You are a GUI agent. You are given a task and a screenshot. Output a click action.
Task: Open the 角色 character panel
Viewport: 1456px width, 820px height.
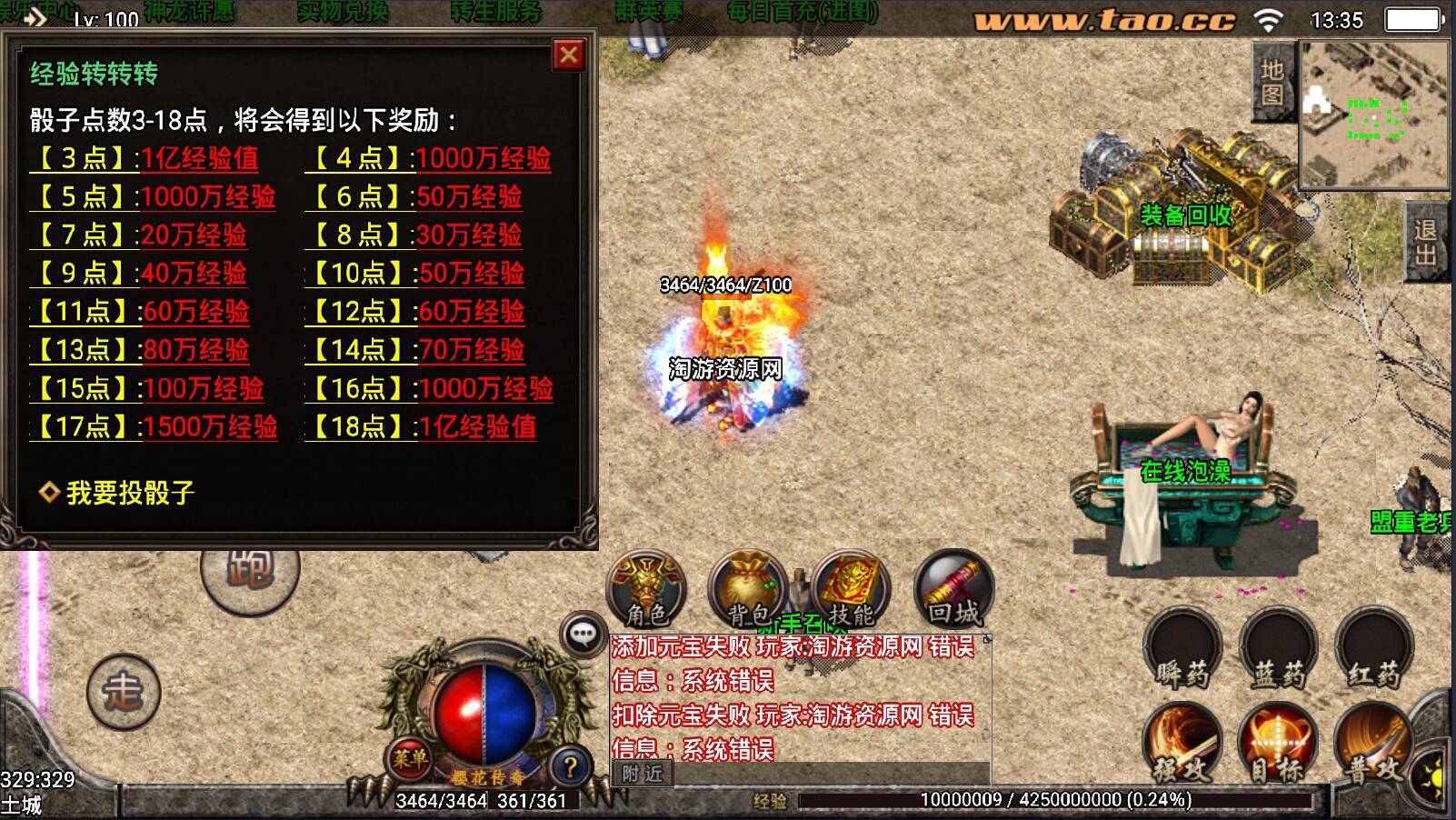click(x=647, y=590)
